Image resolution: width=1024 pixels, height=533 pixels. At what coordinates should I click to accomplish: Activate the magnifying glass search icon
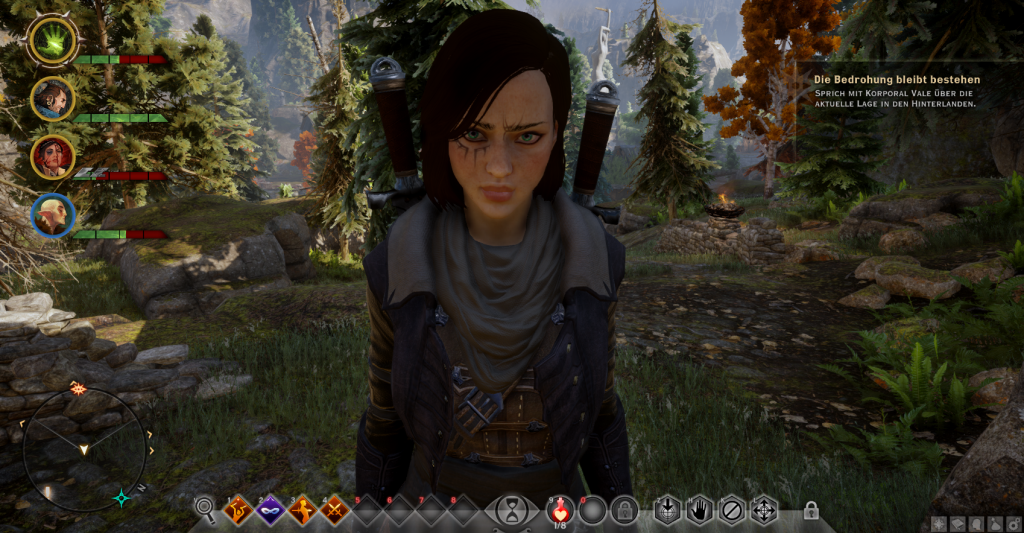coord(205,510)
